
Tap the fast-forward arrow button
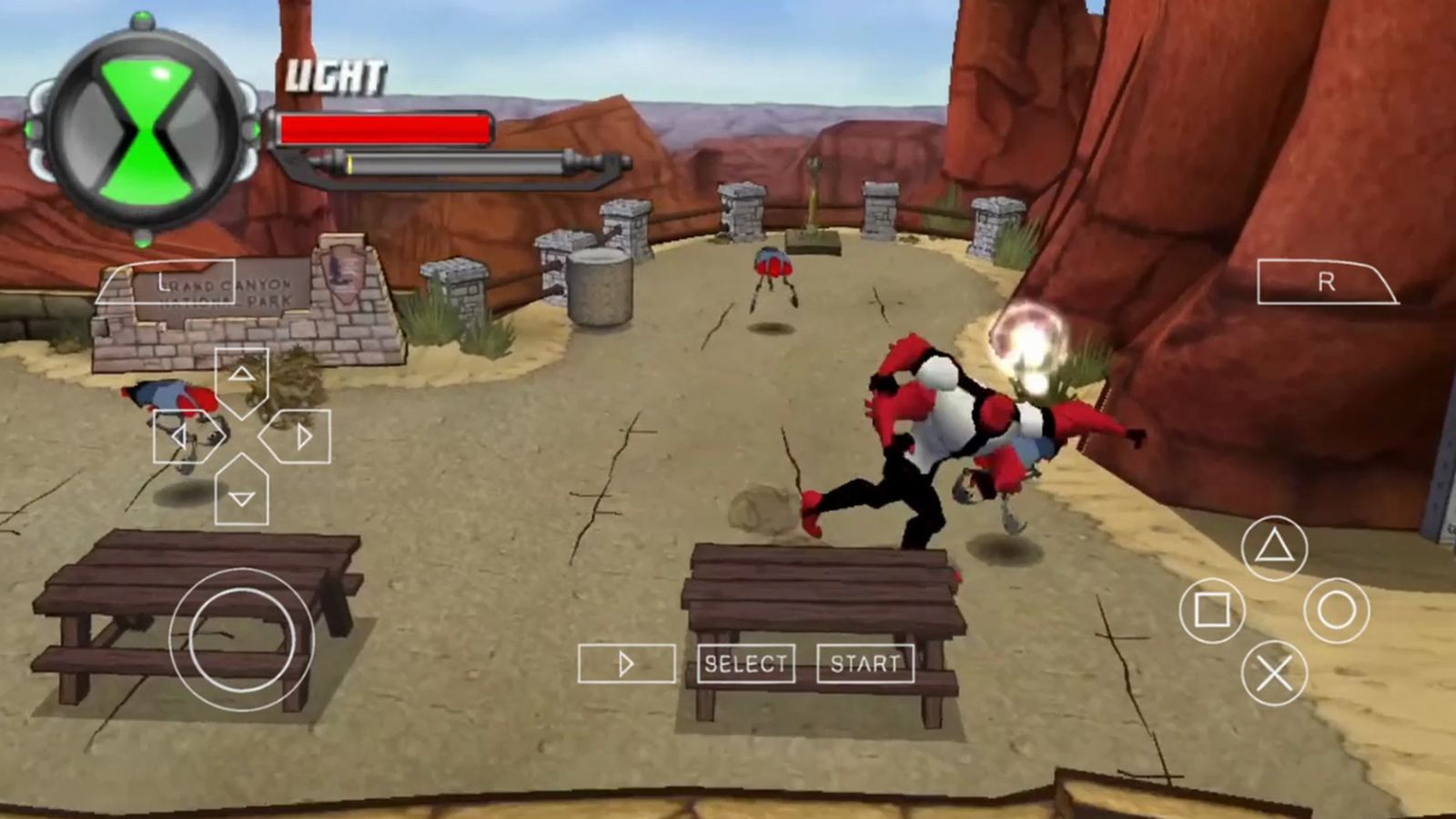pyautogui.click(x=626, y=663)
